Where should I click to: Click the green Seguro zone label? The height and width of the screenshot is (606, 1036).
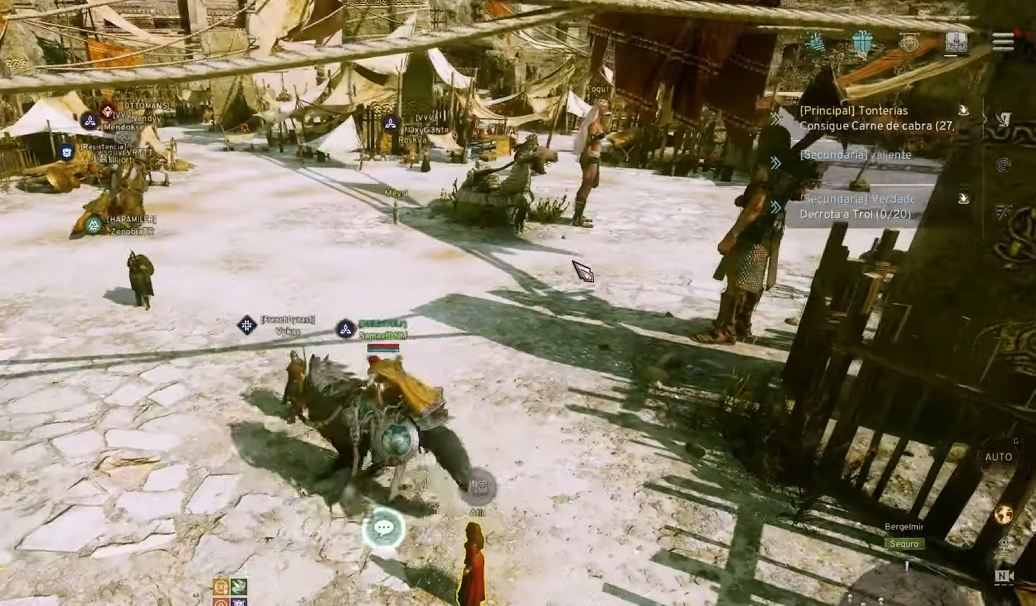click(903, 544)
